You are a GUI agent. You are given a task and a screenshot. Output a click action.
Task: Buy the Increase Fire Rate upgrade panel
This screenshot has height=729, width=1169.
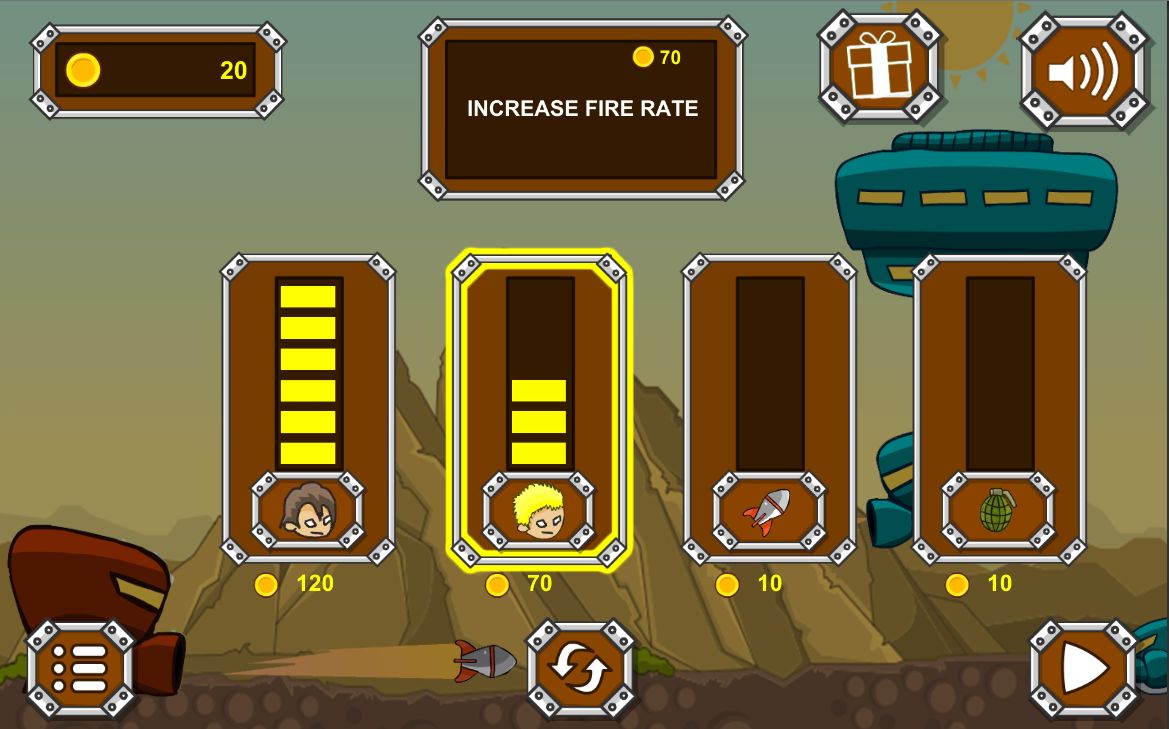coord(581,108)
